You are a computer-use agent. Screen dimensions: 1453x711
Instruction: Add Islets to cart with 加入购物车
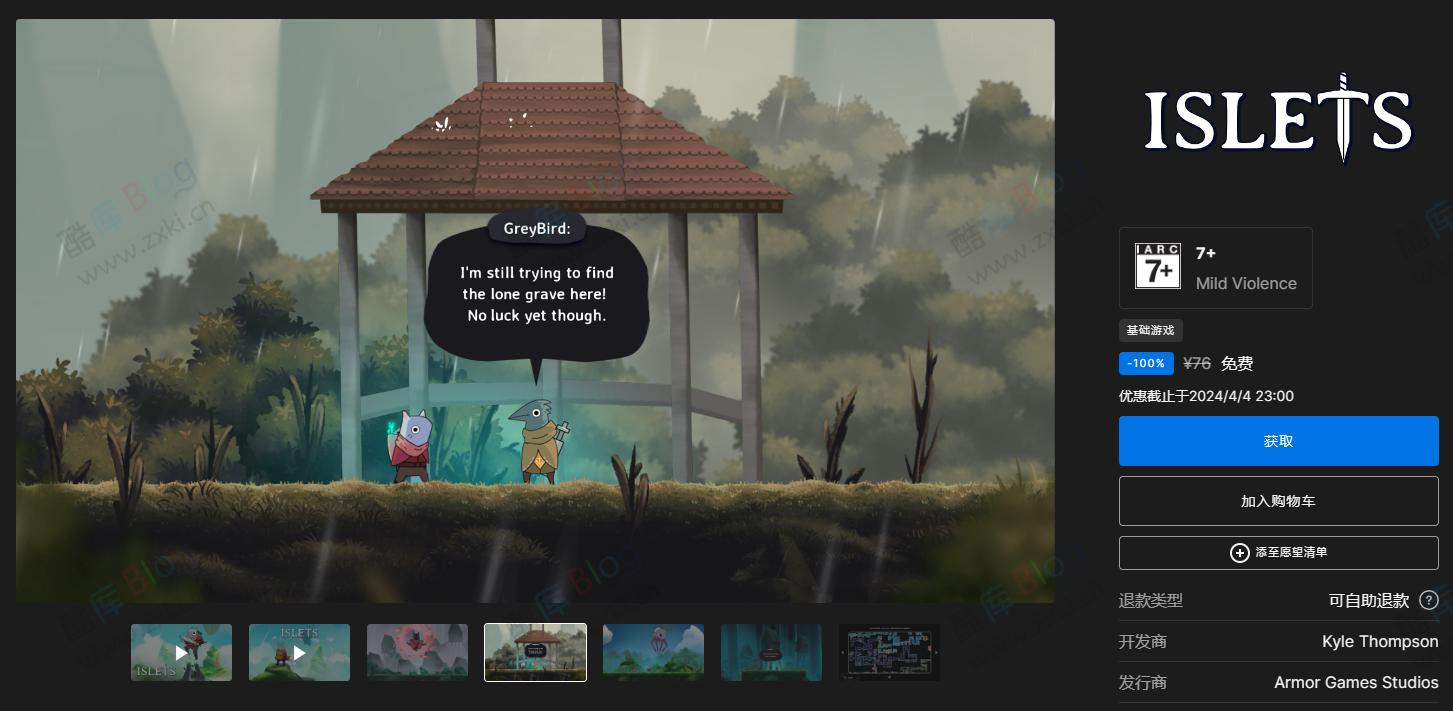1278,501
